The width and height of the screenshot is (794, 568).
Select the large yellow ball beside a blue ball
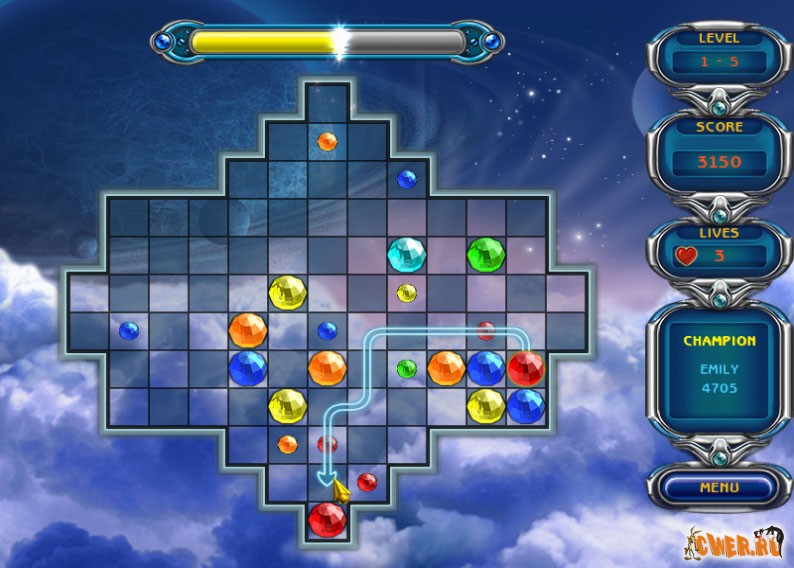[486, 405]
